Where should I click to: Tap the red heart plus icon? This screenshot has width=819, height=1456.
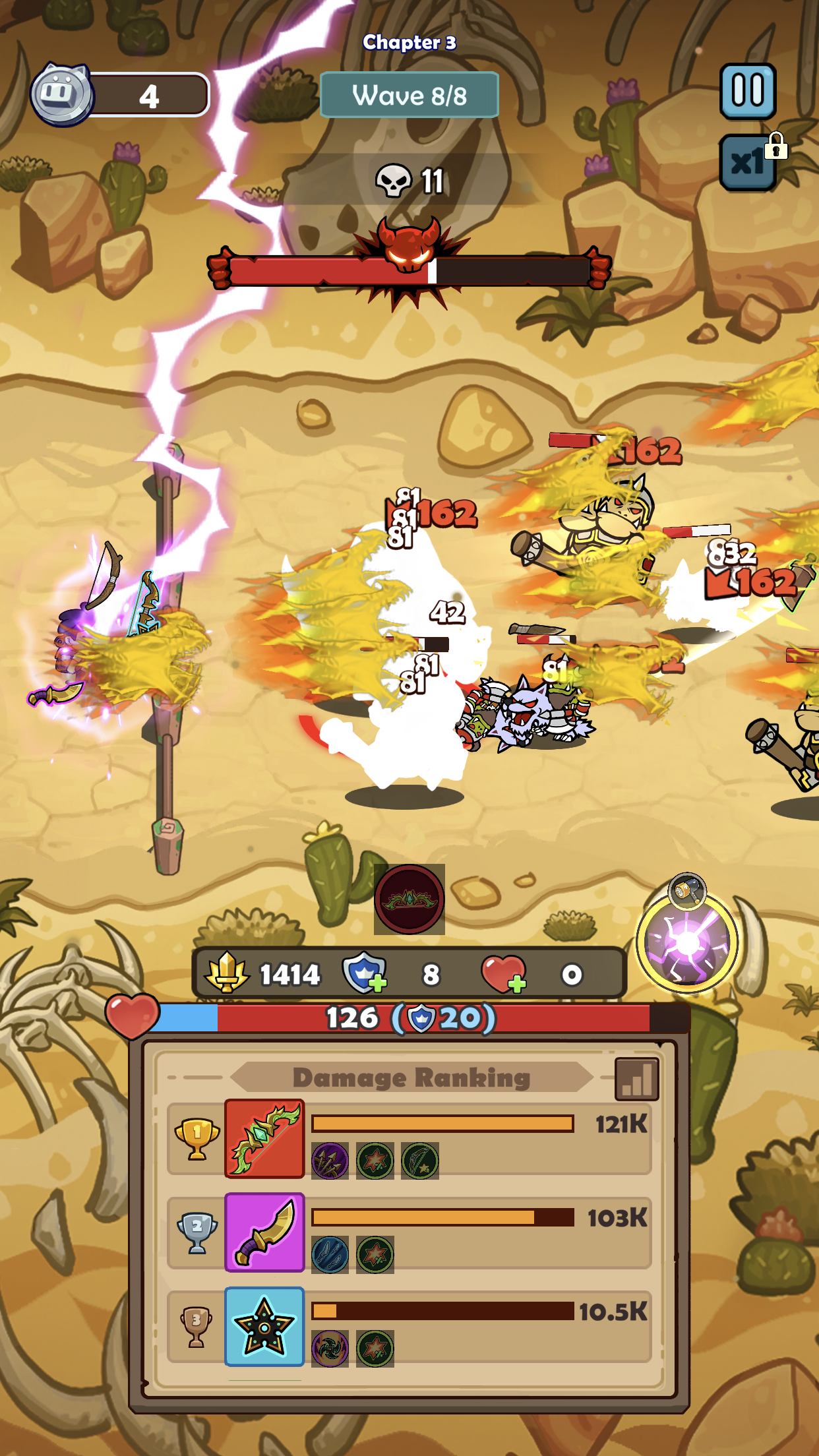504,974
